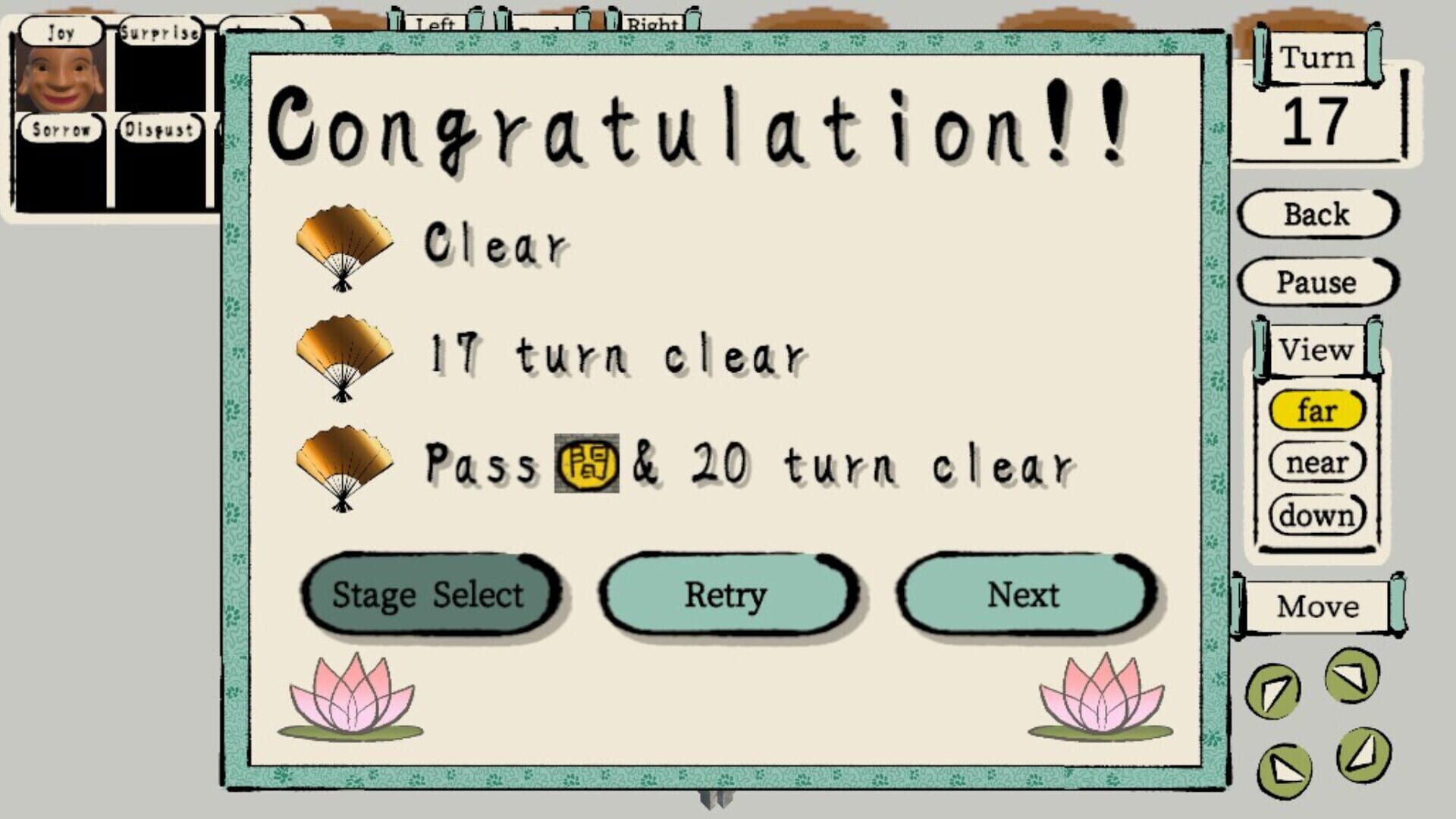Select the Joy expression
This screenshot has height=819, width=1456.
coord(61,32)
